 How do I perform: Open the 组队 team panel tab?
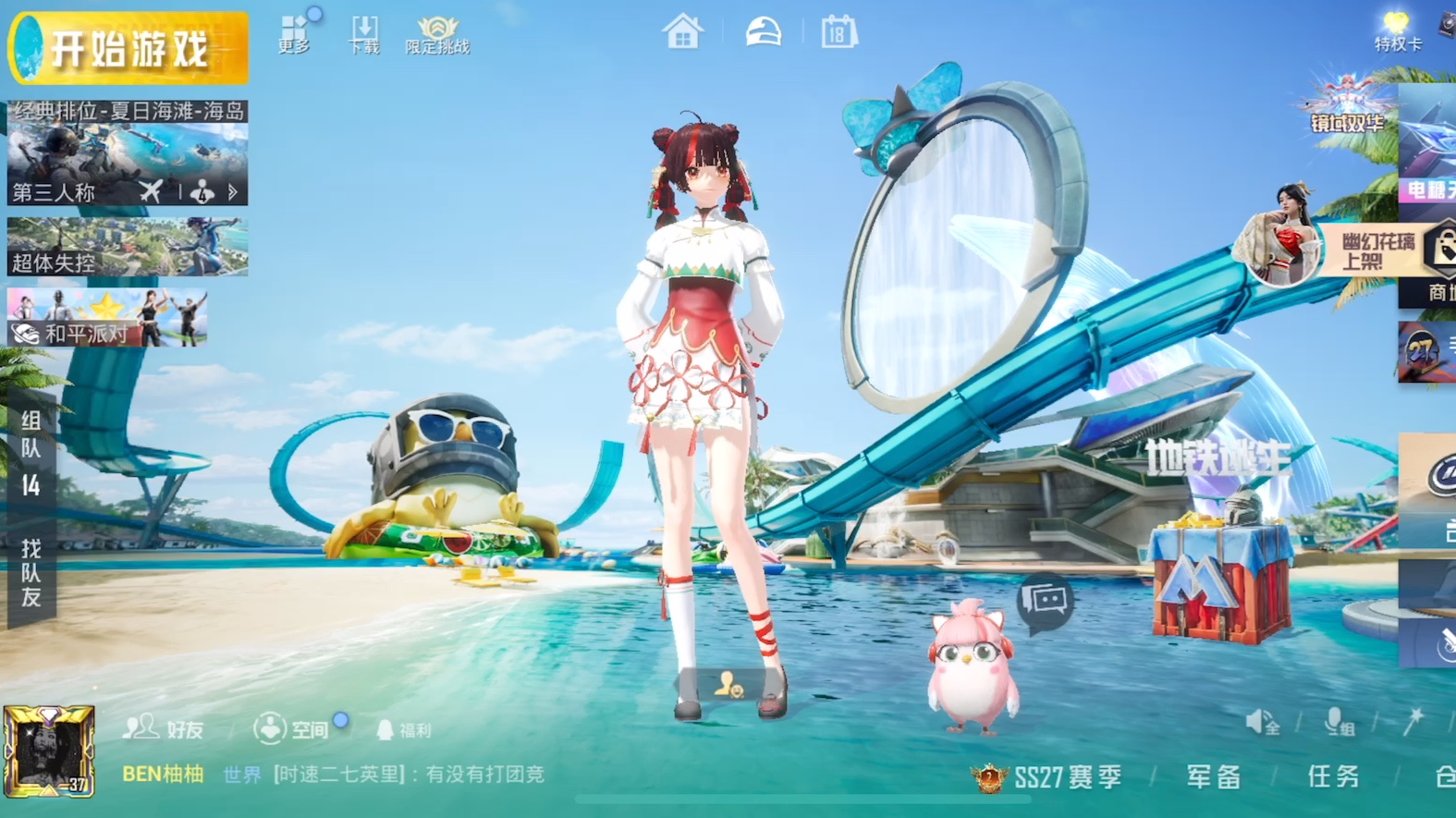point(31,452)
